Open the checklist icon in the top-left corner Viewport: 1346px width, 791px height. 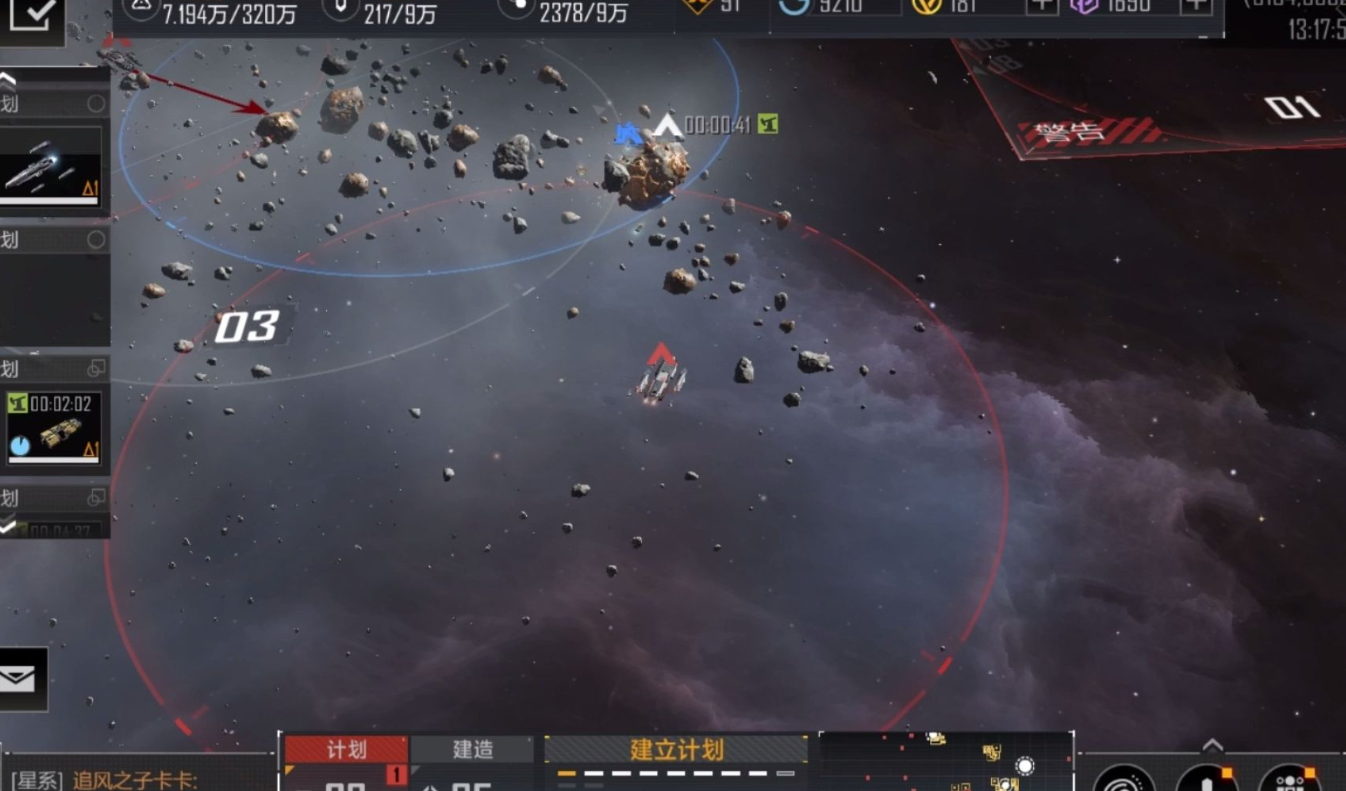[x=33, y=17]
